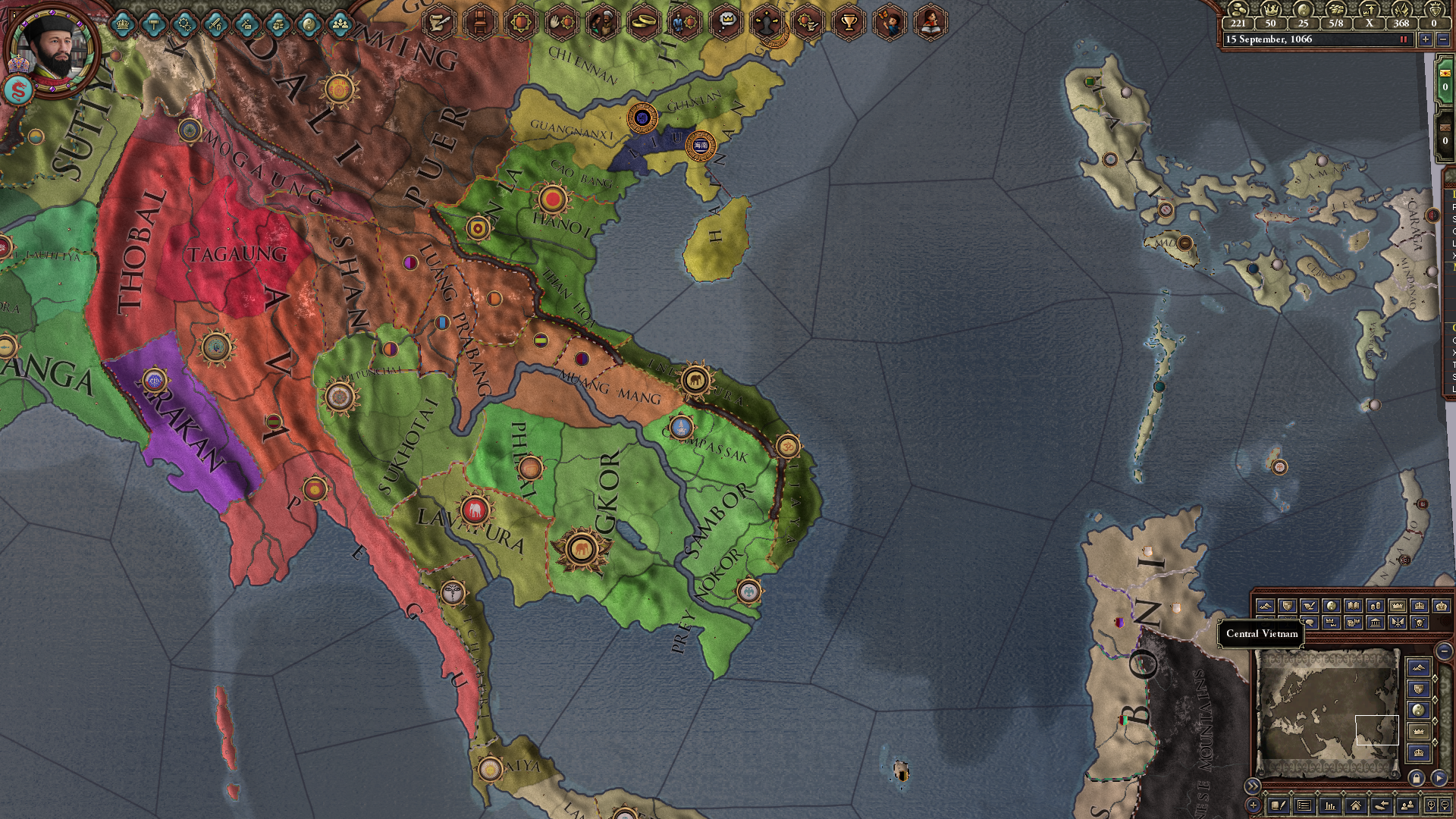Open the character finder with two-figures icon

1406,806
